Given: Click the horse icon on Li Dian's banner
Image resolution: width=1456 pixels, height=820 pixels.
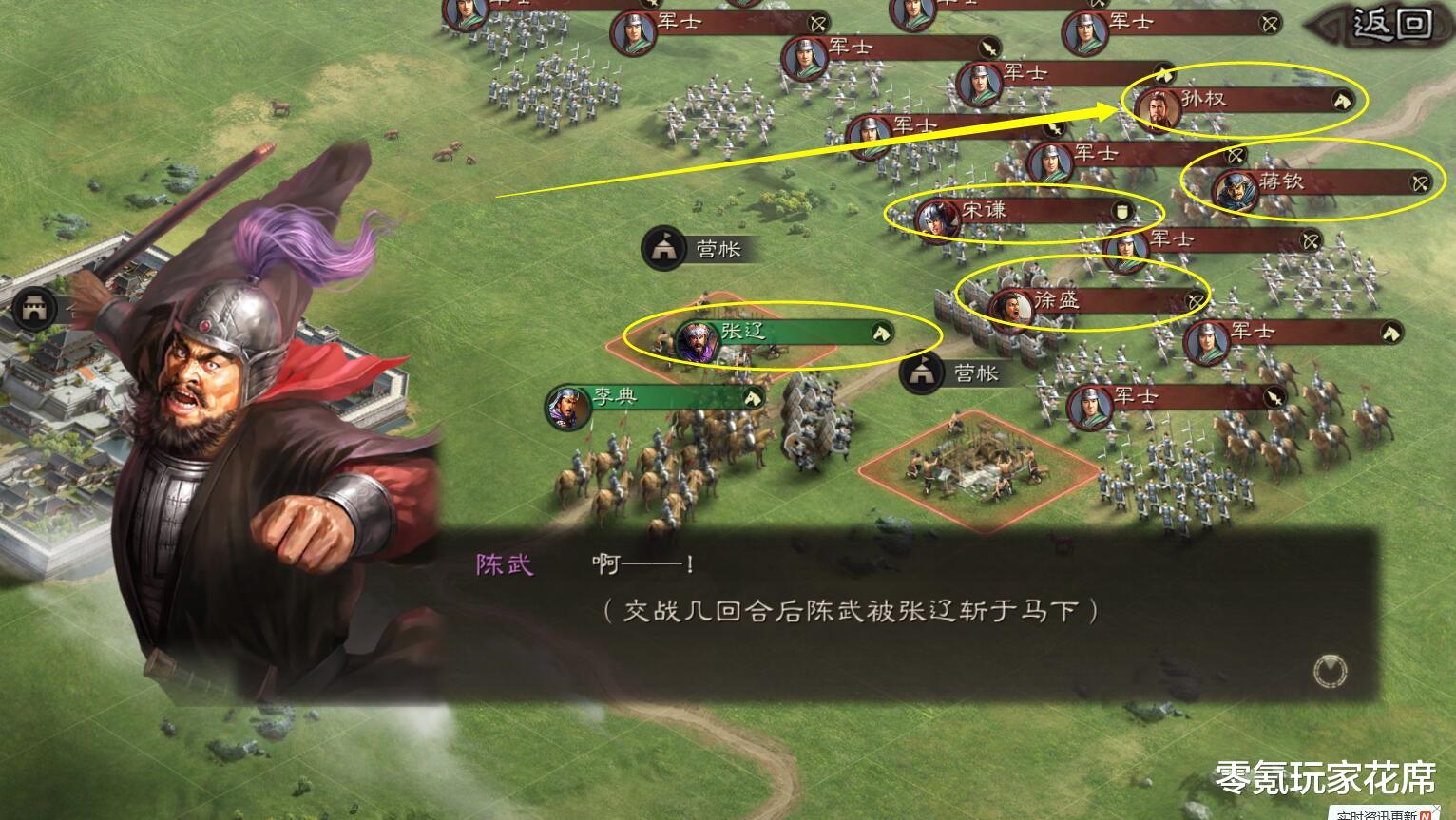Looking at the screenshot, I should coord(751,396).
